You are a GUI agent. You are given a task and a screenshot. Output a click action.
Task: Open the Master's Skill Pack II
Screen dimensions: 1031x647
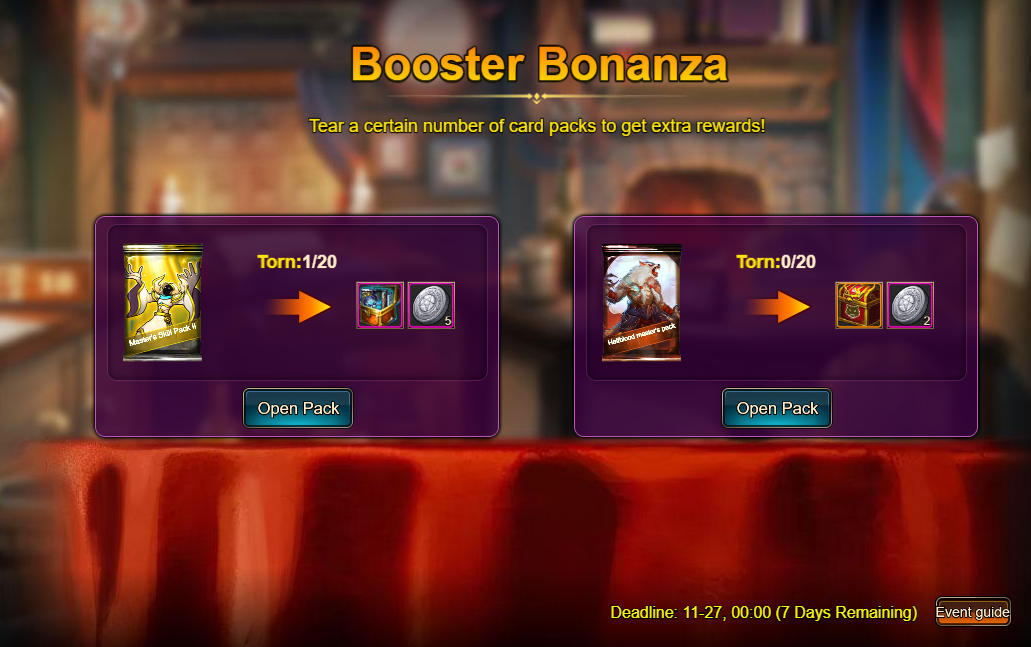click(298, 408)
